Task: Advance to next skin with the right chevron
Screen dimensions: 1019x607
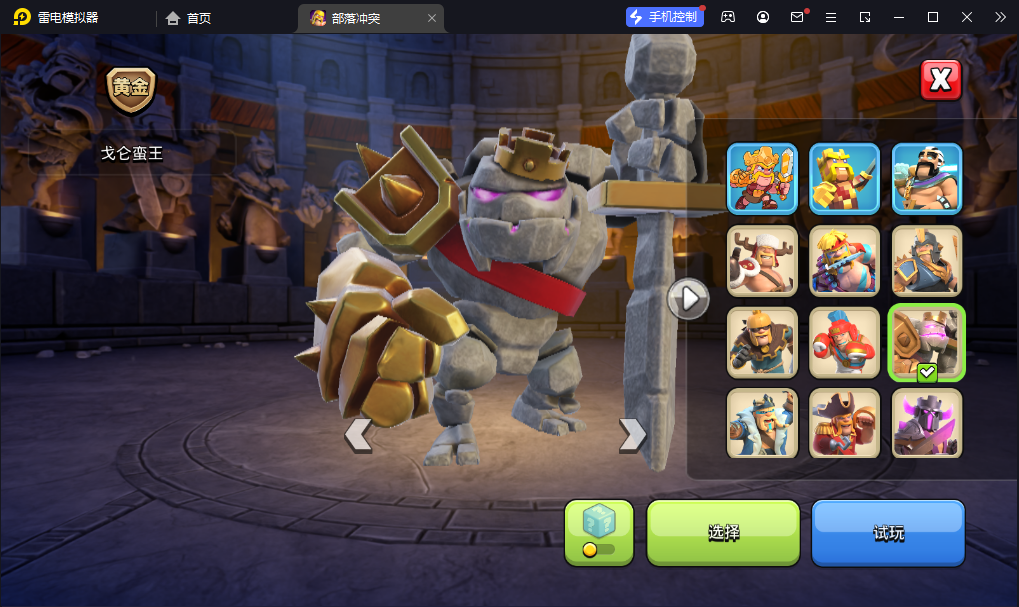Action: [632, 434]
